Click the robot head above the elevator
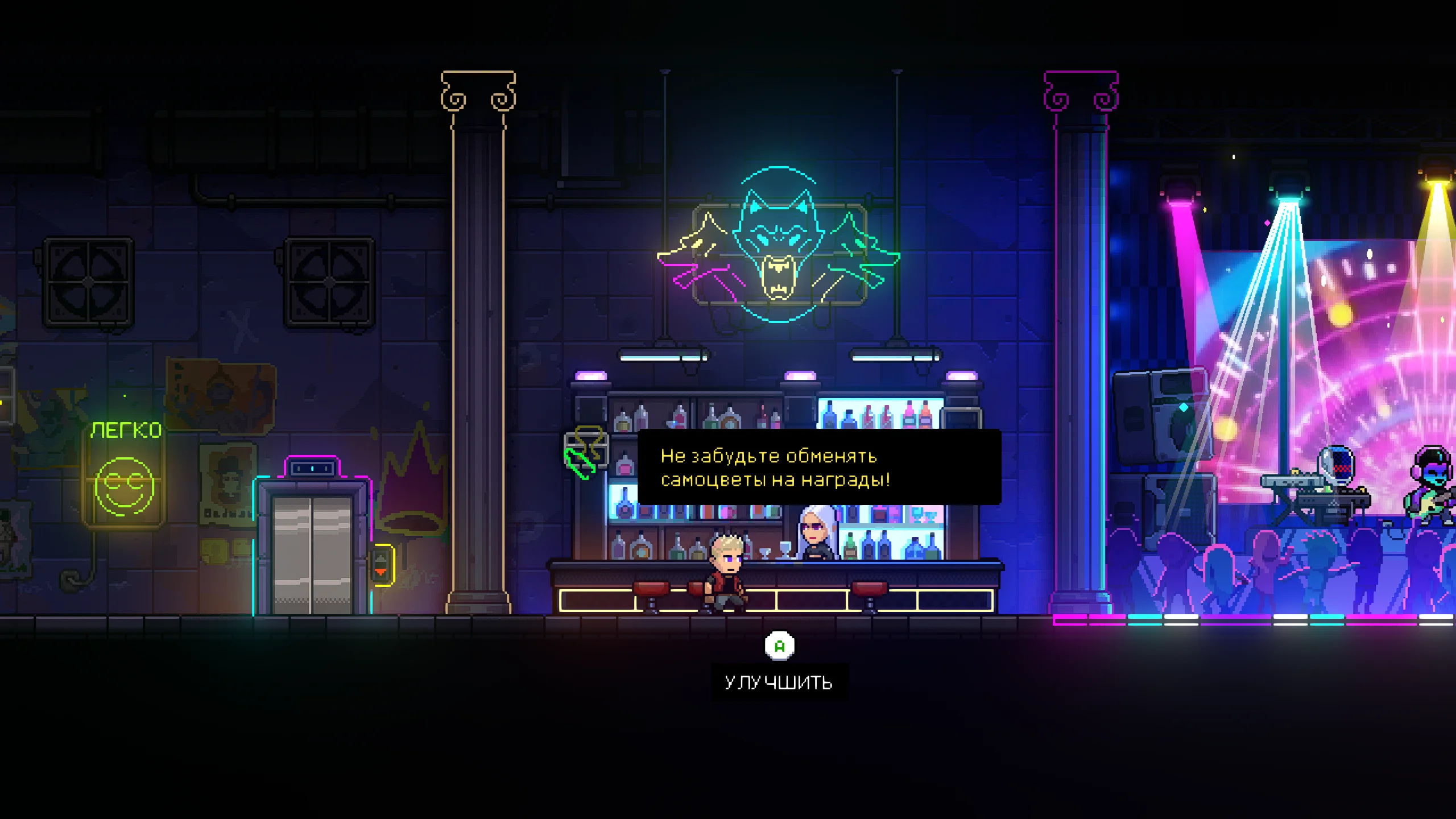1456x819 pixels. pyautogui.click(x=312, y=468)
